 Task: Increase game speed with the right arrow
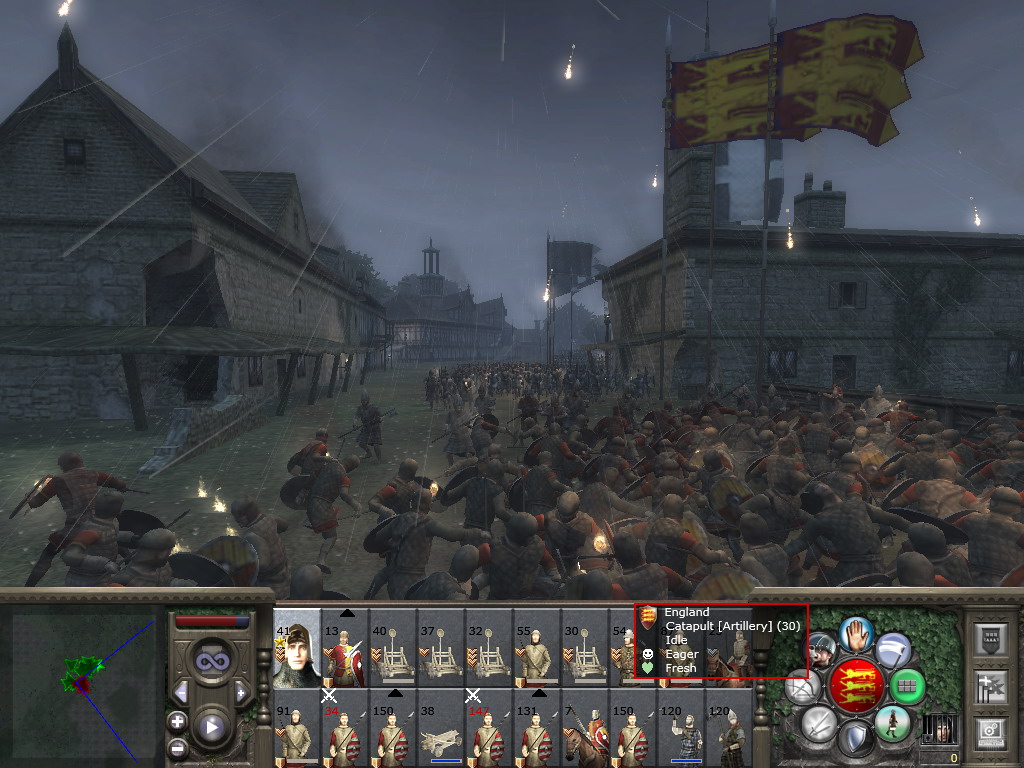point(241,691)
